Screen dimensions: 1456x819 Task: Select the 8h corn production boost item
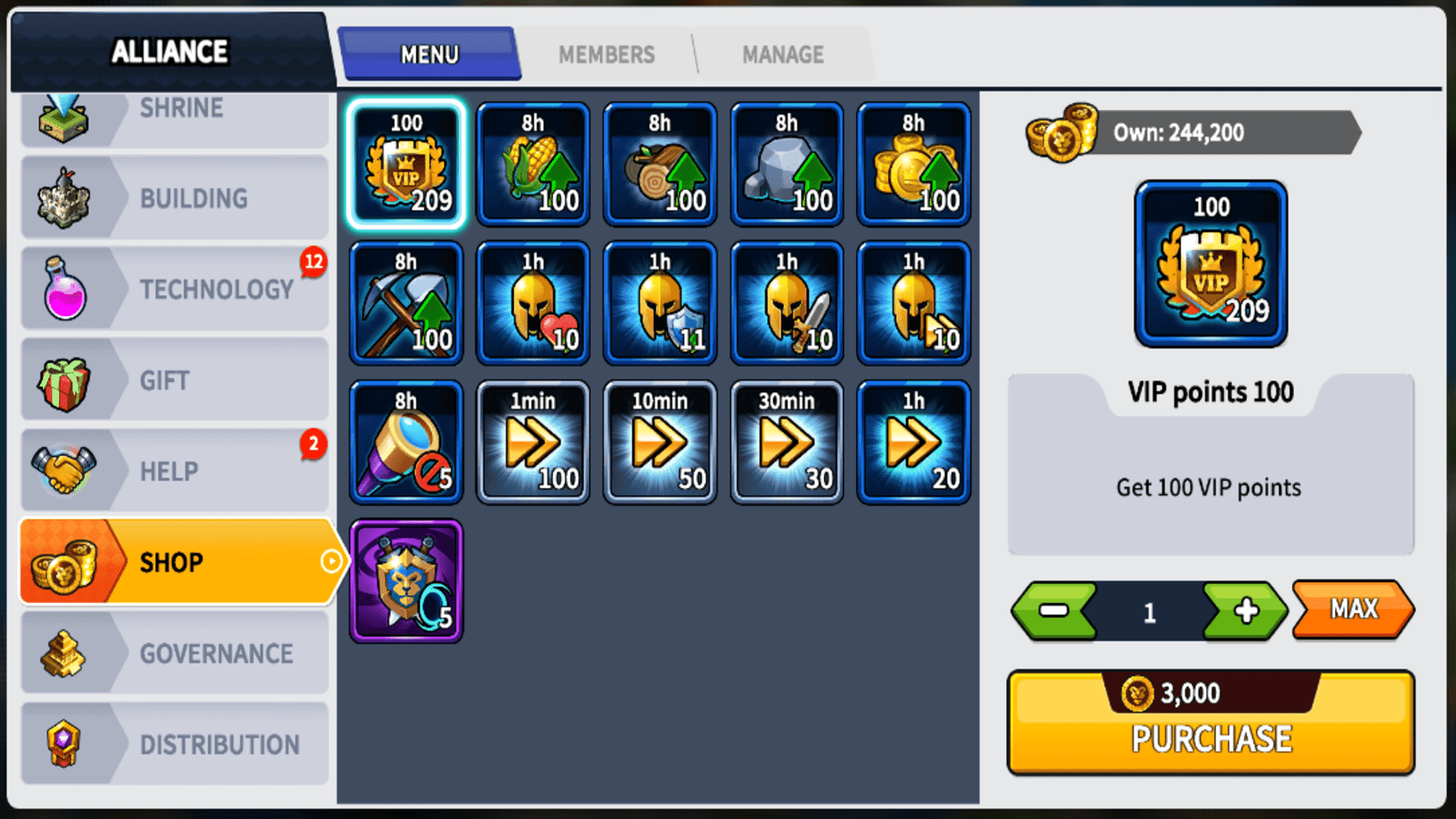[x=532, y=163]
